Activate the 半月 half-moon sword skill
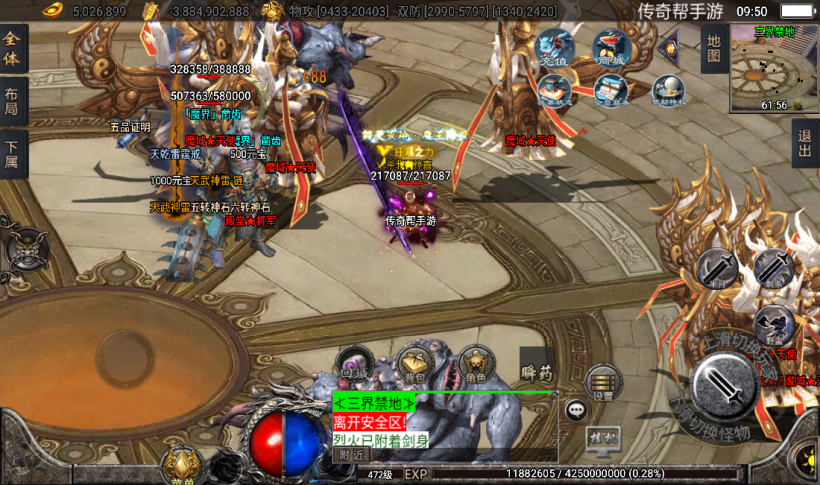Screen dimensions: 820x485 click(x=717, y=269)
